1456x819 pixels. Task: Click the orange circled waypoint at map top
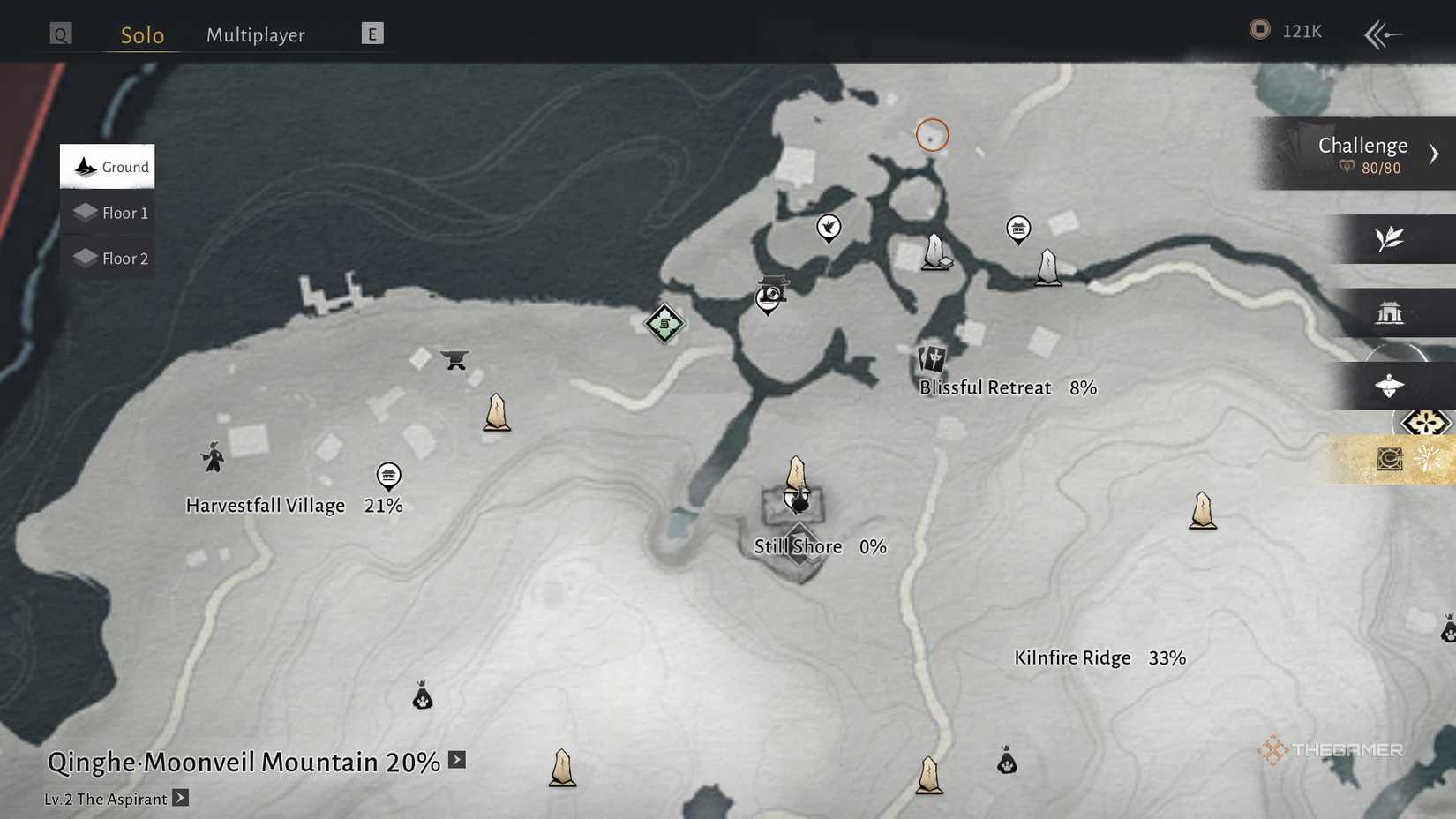pos(932,134)
